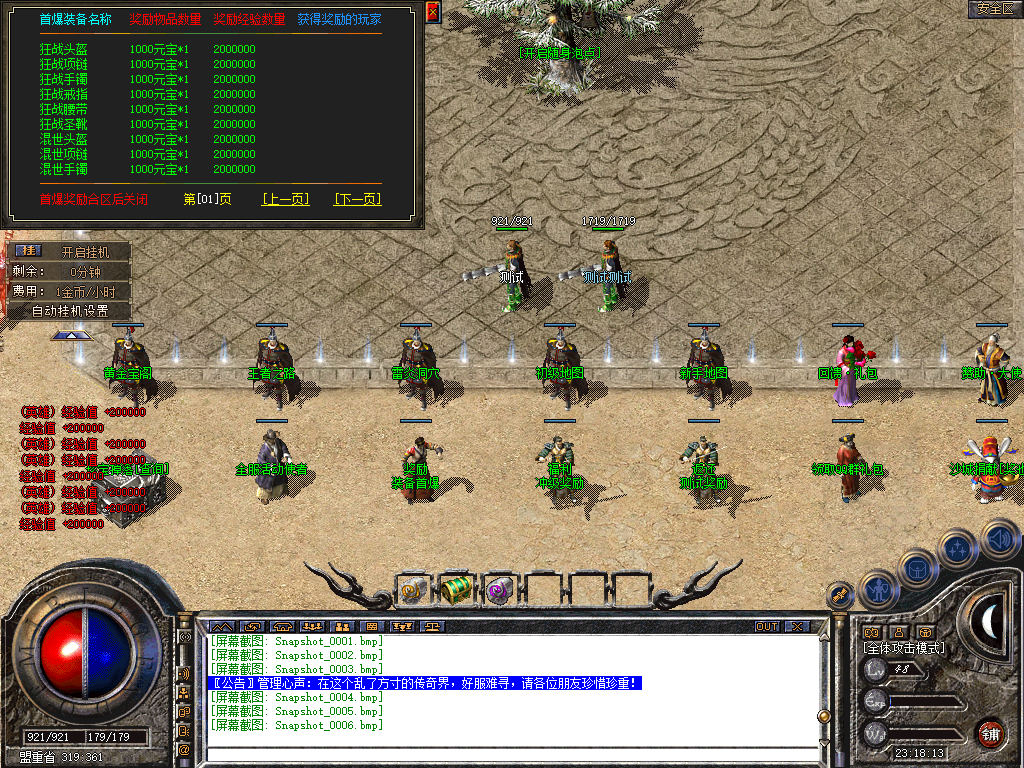Close the chat window with X button
This screenshot has height=768, width=1024.
(x=796, y=627)
